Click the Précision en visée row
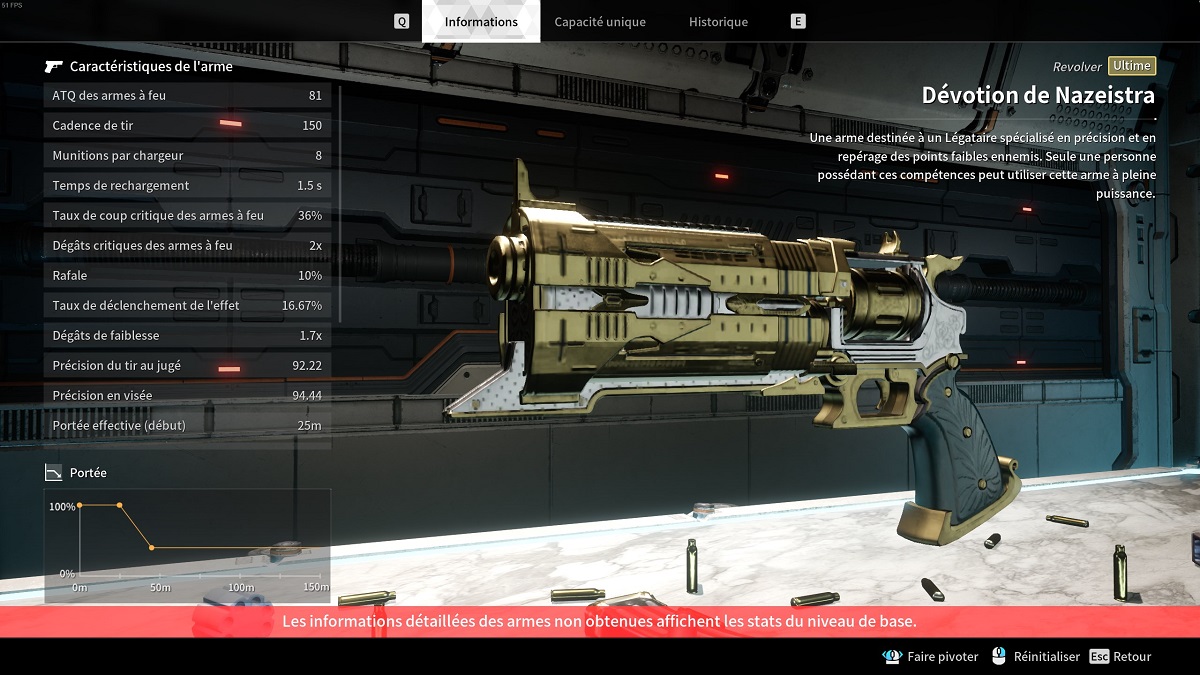 (187, 396)
